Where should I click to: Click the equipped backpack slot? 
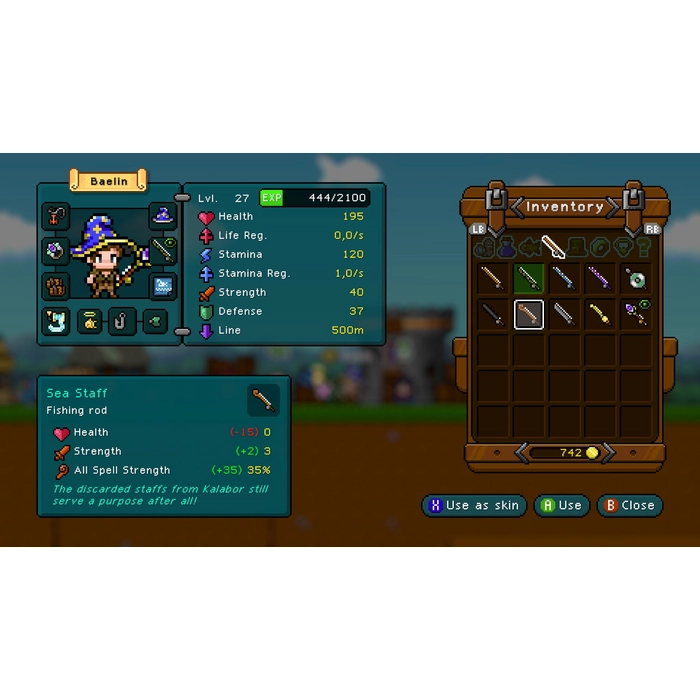56,286
